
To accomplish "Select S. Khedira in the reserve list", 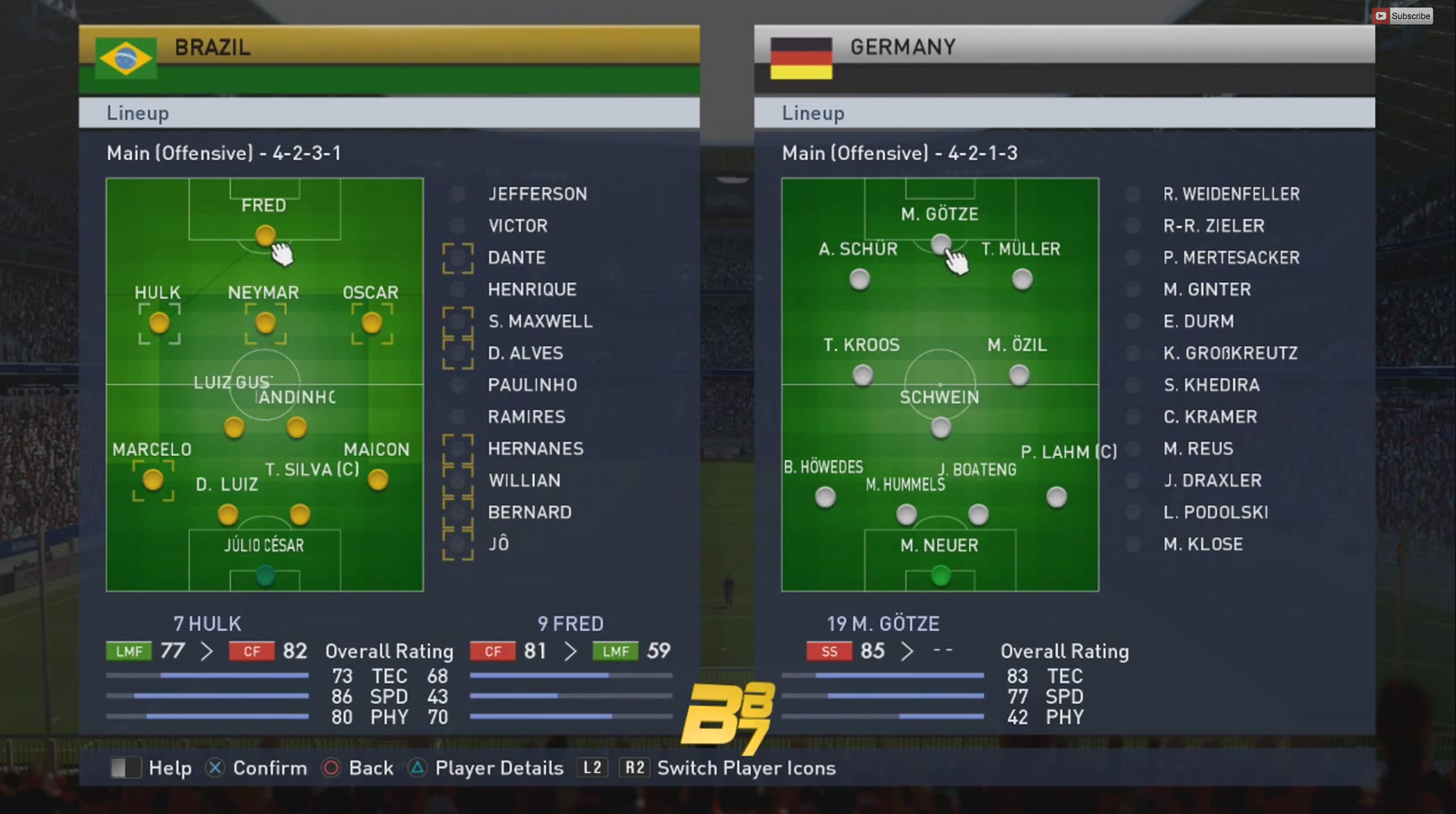I will (x=1211, y=385).
